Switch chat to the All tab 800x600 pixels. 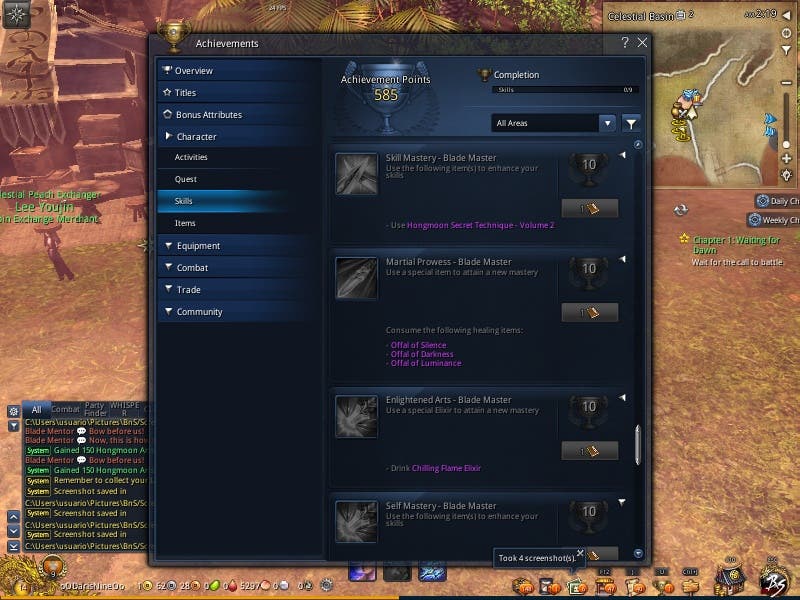coord(36,409)
